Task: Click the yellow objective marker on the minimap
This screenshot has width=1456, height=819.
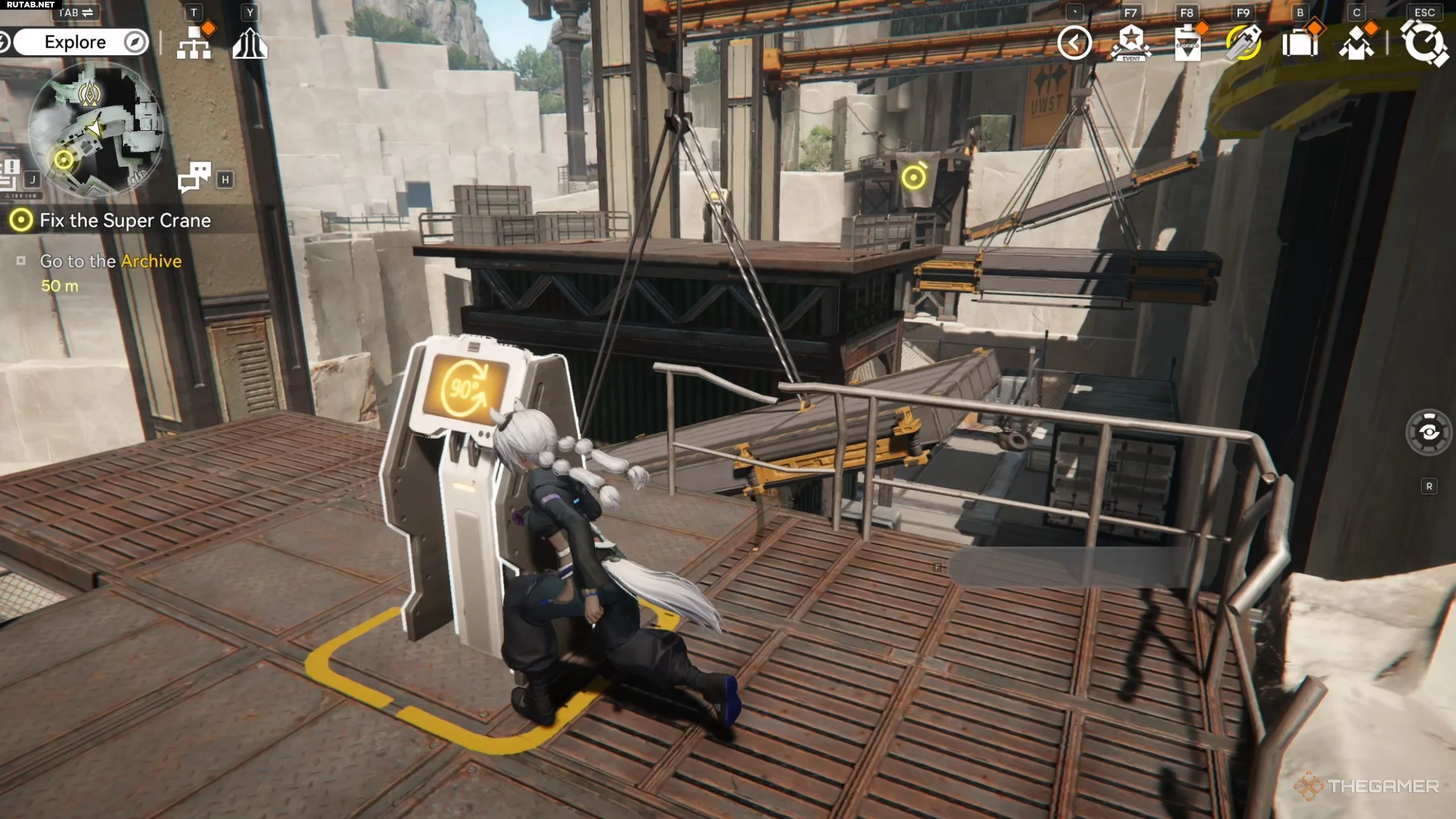Action: point(64,160)
